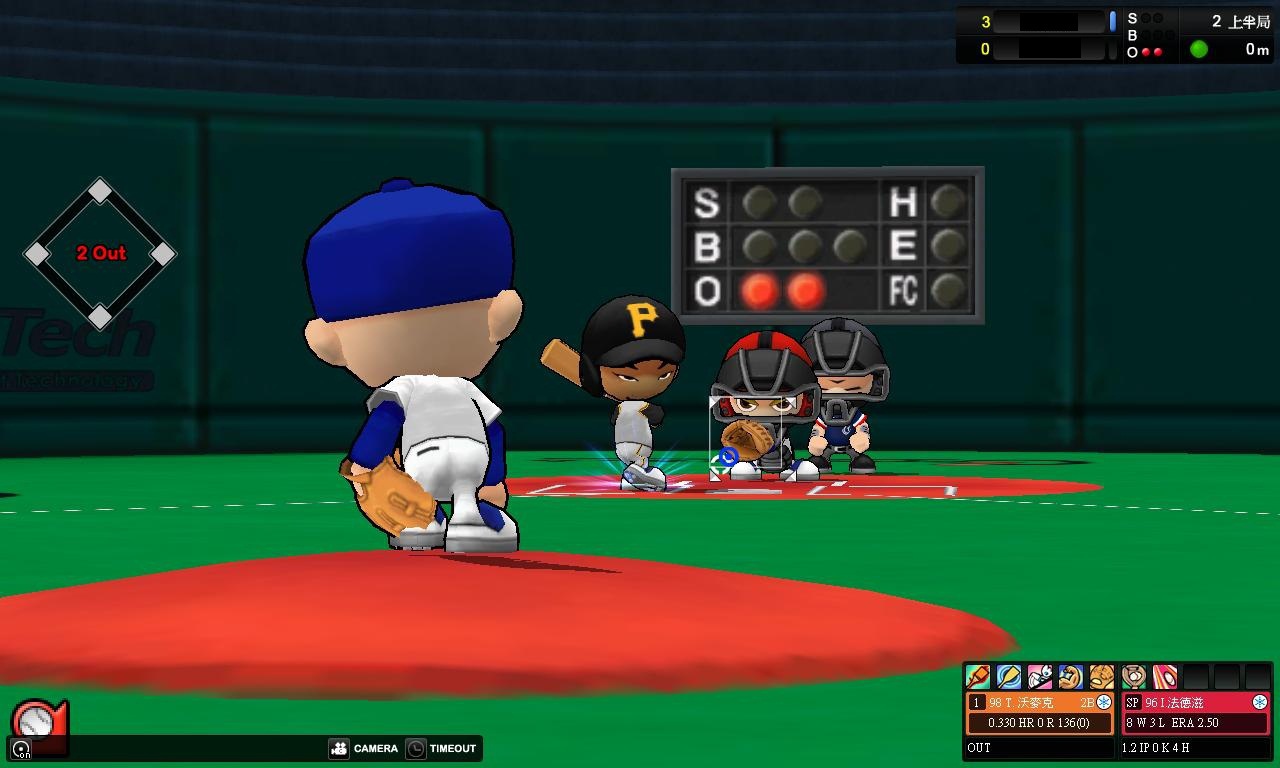Choose the running player skill on pink background
This screenshot has height=768, width=1280.
1040,677
